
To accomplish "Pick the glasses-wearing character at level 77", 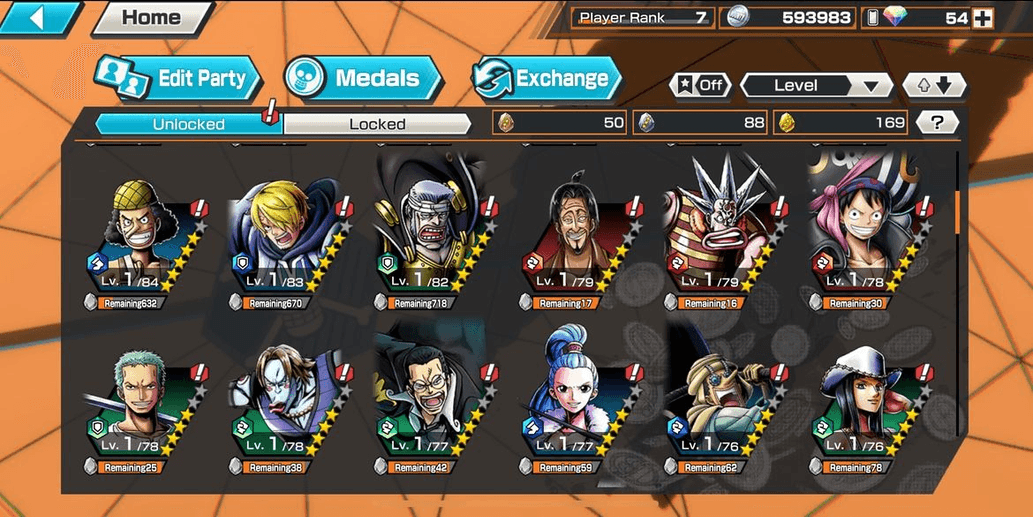I will pyautogui.click(x=432, y=400).
